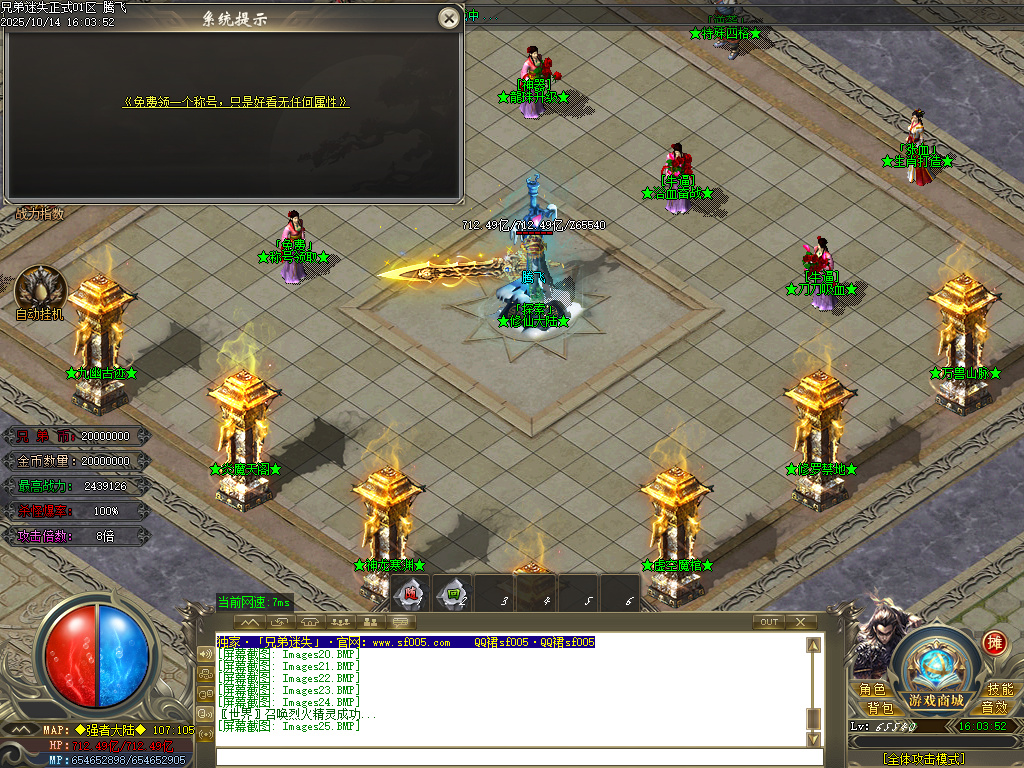Toggle the 自动挂机 auto-battle icon
The height and width of the screenshot is (768, 1024).
tap(41, 288)
